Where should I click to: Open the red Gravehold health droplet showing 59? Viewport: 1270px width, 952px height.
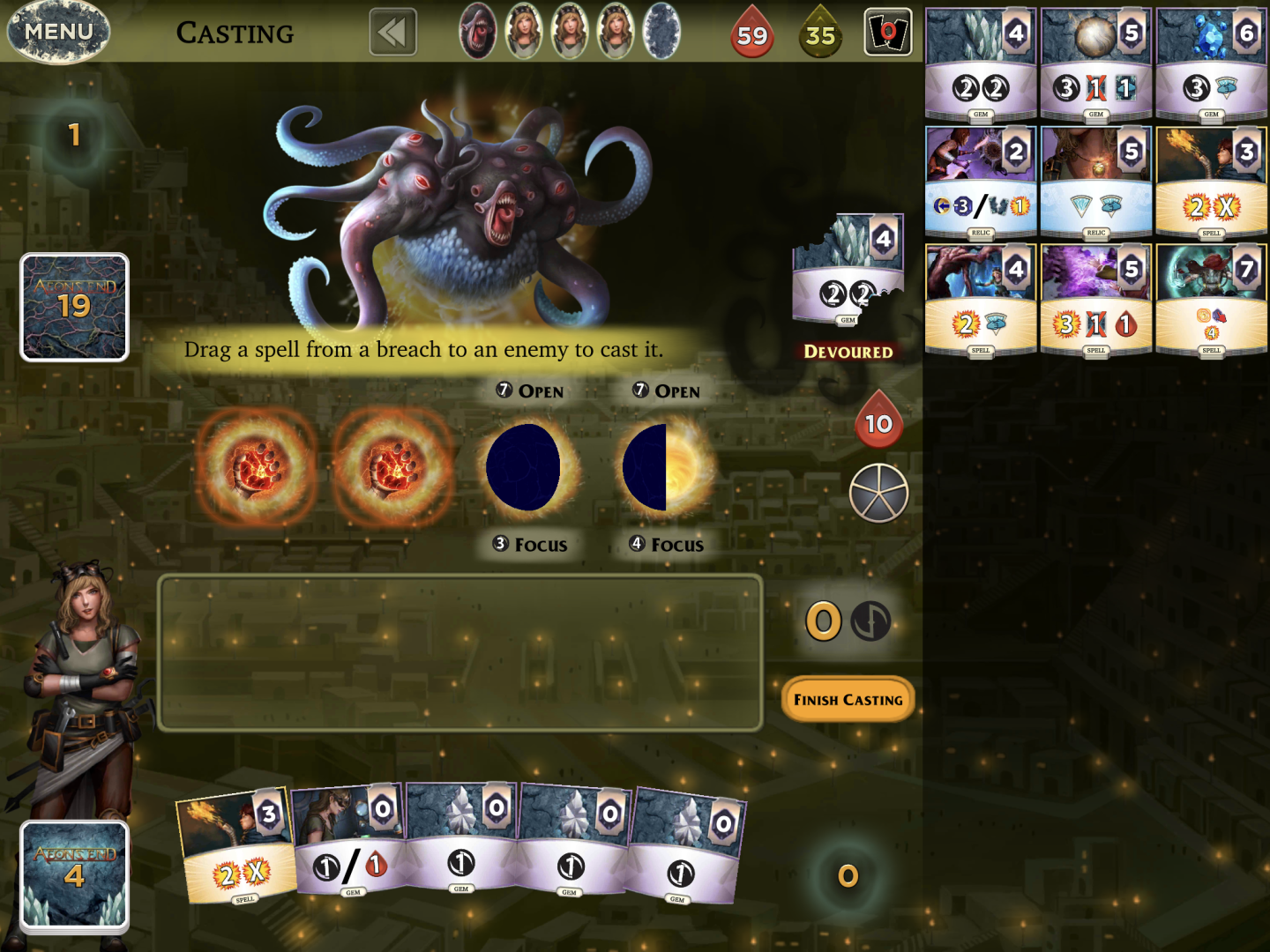[x=751, y=33]
